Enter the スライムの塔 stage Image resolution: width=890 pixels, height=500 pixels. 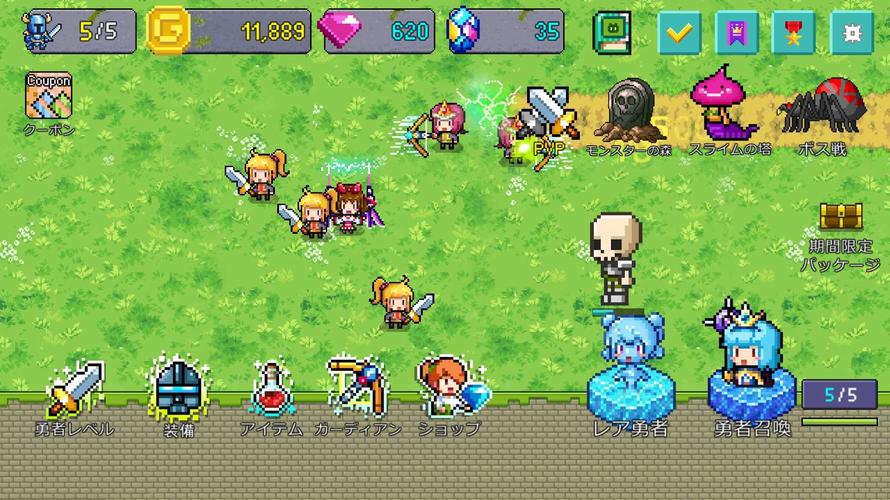[729, 108]
